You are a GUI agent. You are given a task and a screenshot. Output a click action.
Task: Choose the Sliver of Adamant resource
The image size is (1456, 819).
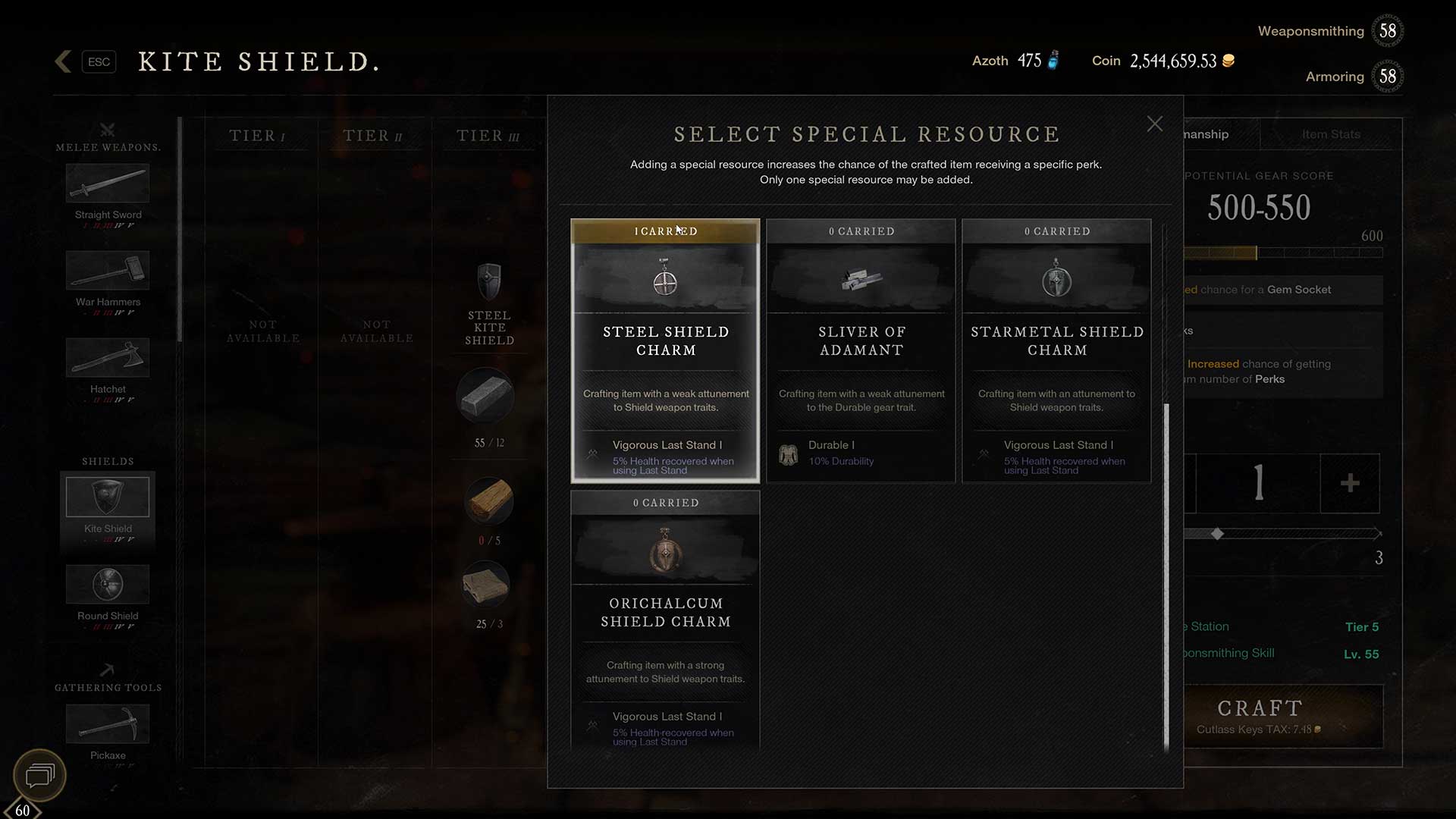click(861, 350)
